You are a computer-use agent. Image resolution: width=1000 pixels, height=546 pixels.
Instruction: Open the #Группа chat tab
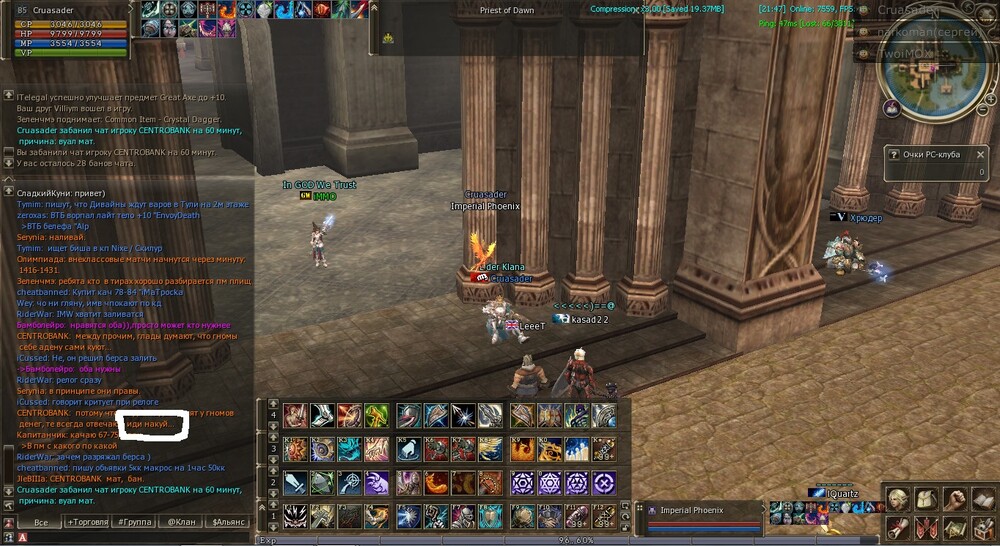pos(134,522)
